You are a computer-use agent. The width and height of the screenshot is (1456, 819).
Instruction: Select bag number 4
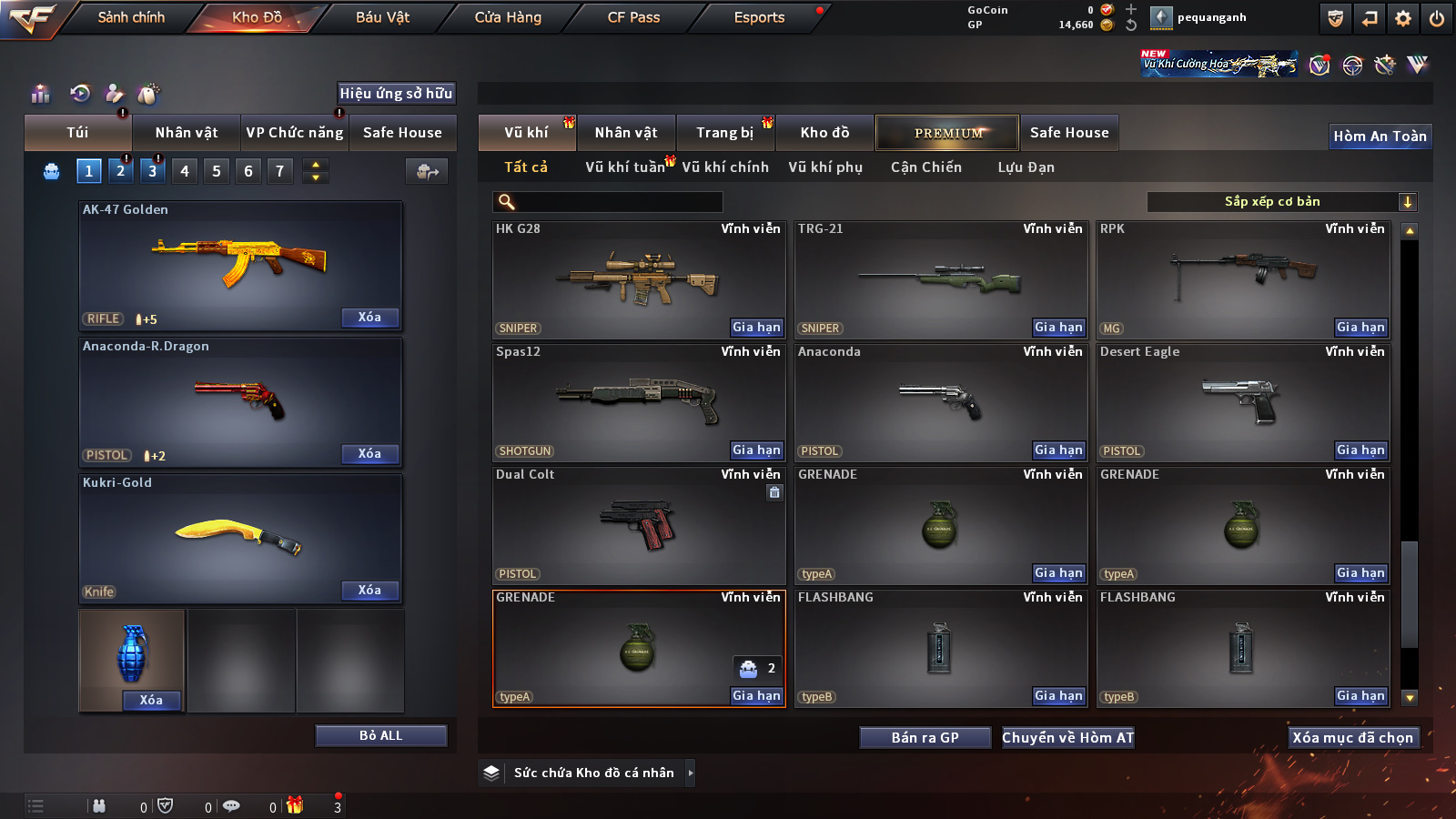[185, 171]
